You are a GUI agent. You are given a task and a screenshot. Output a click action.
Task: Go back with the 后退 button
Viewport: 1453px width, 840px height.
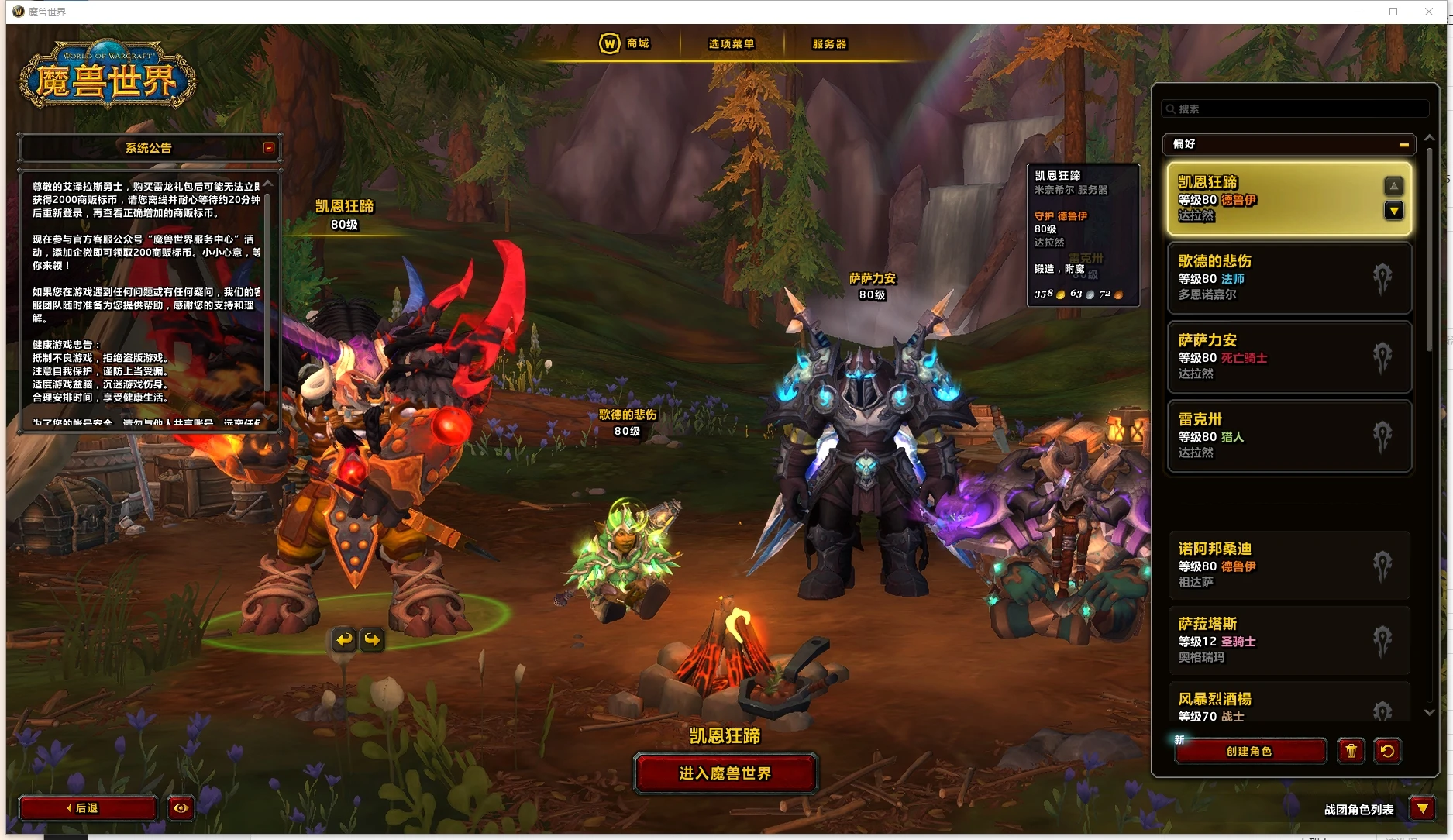pos(87,808)
